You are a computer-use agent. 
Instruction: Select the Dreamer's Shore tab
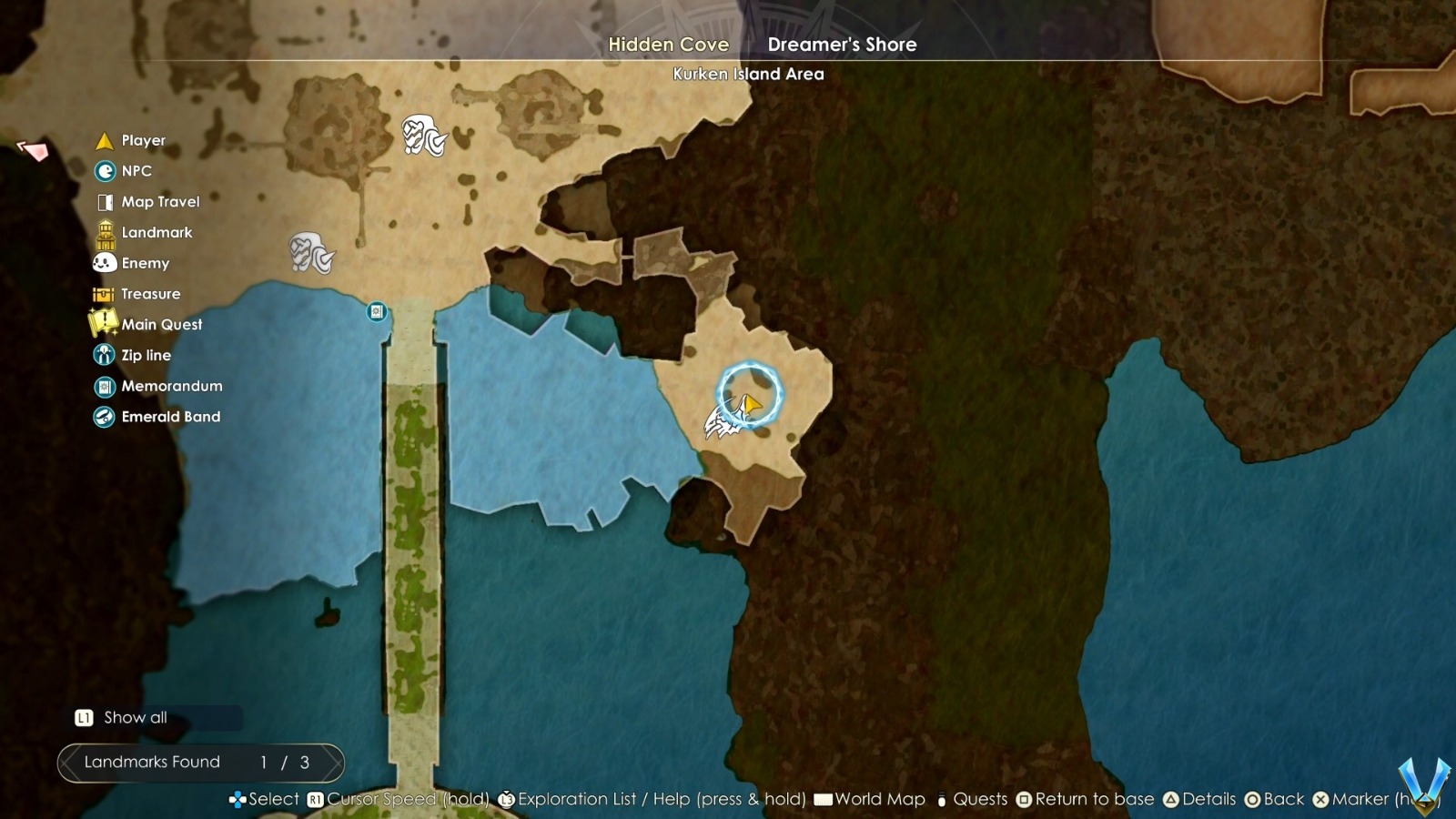pos(841,44)
